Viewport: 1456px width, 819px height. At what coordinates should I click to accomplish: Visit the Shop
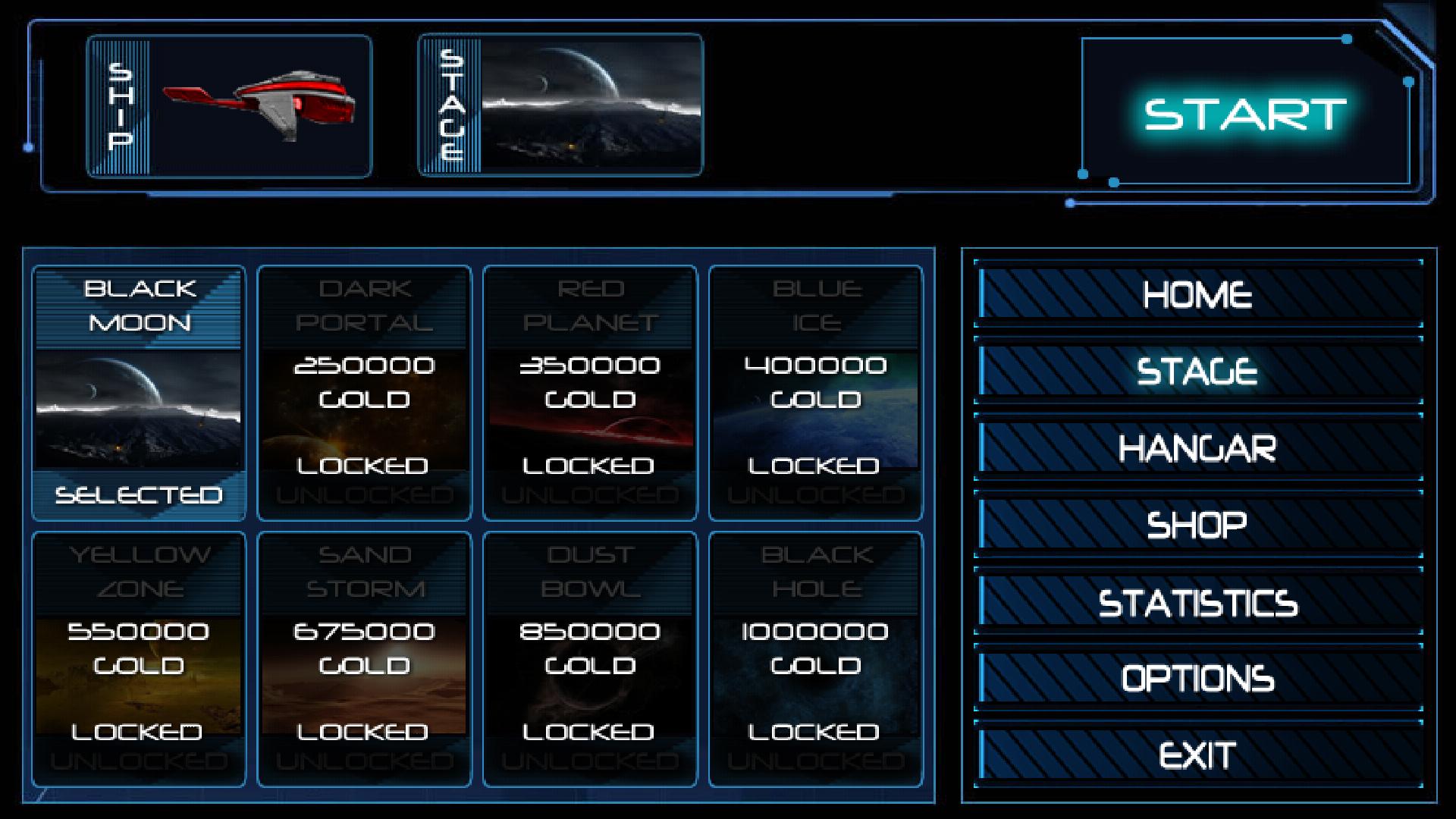click(1197, 524)
